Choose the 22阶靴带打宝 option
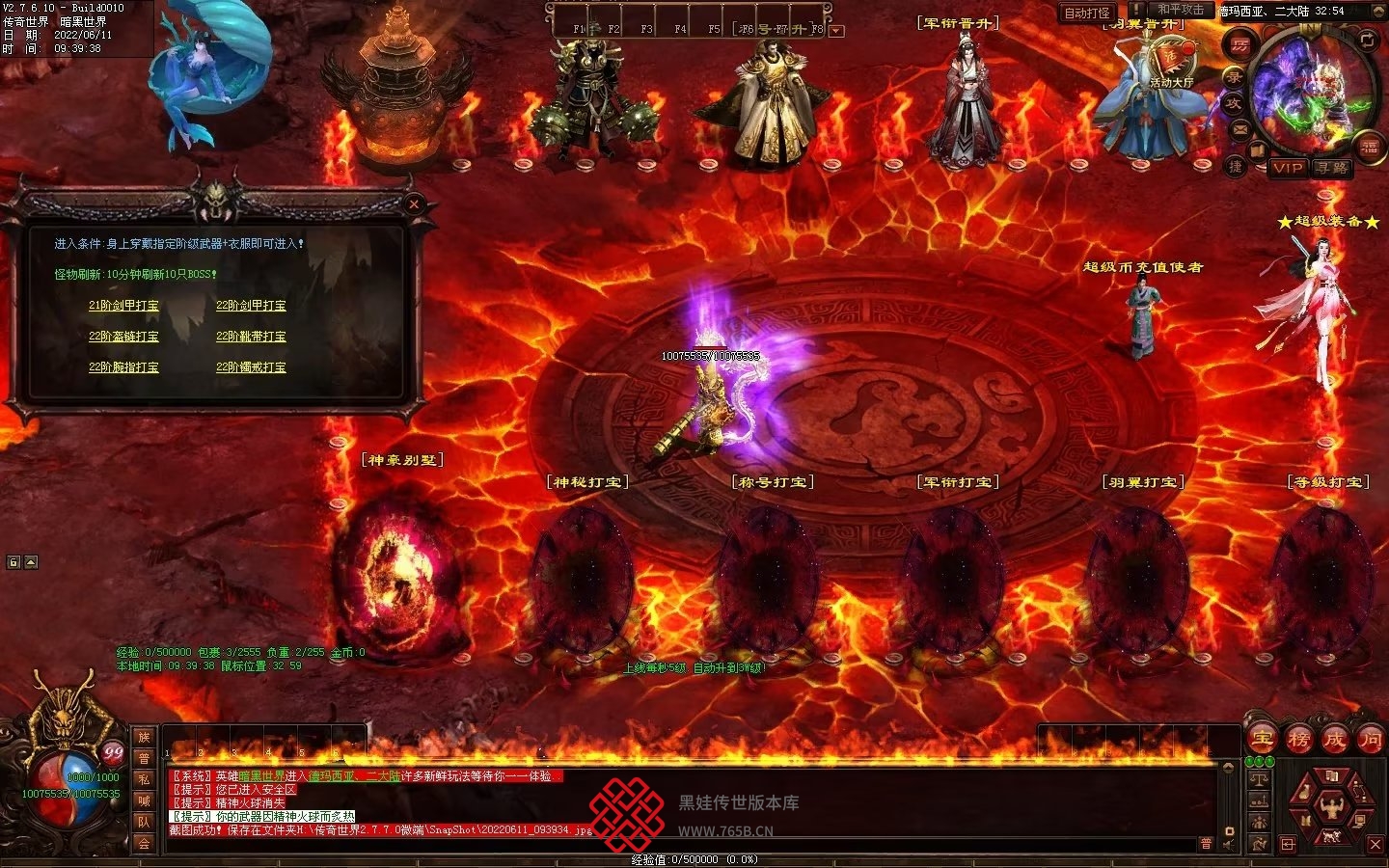1389x868 pixels. click(251, 337)
